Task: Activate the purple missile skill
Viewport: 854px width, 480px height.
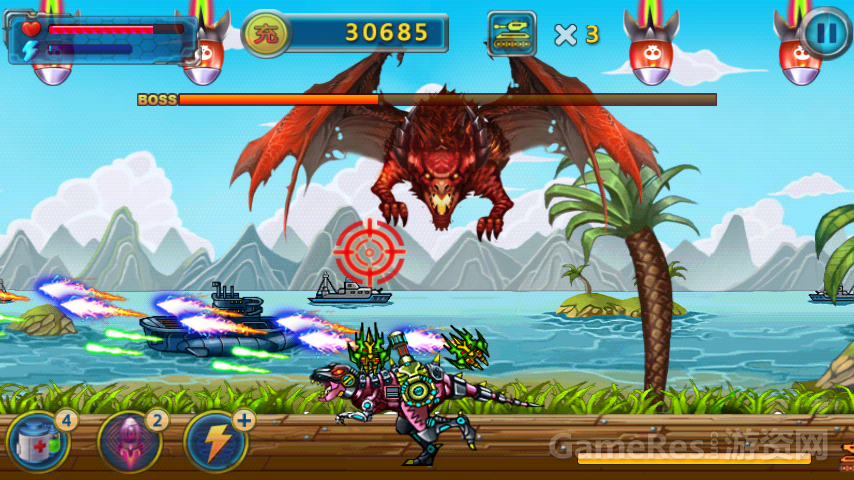Action: 129,442
